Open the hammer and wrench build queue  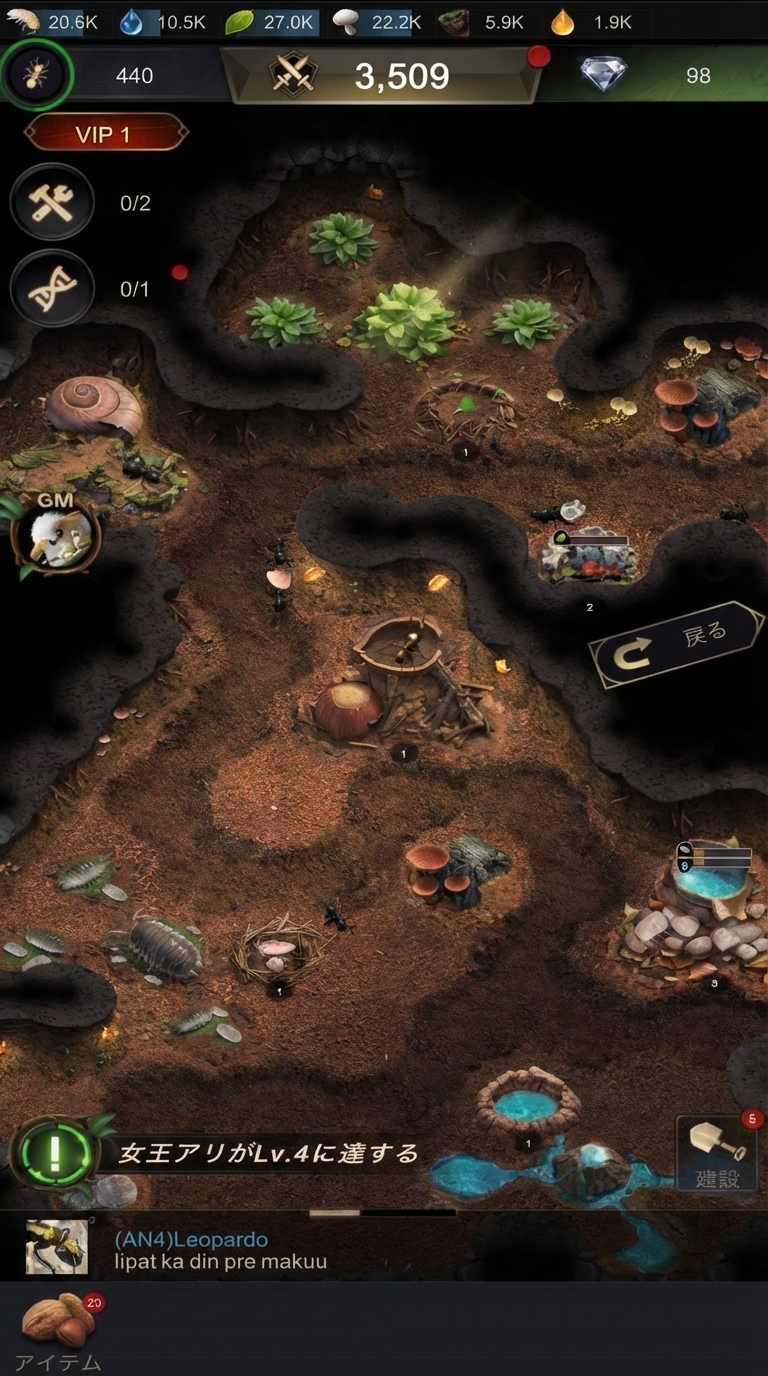[51, 203]
